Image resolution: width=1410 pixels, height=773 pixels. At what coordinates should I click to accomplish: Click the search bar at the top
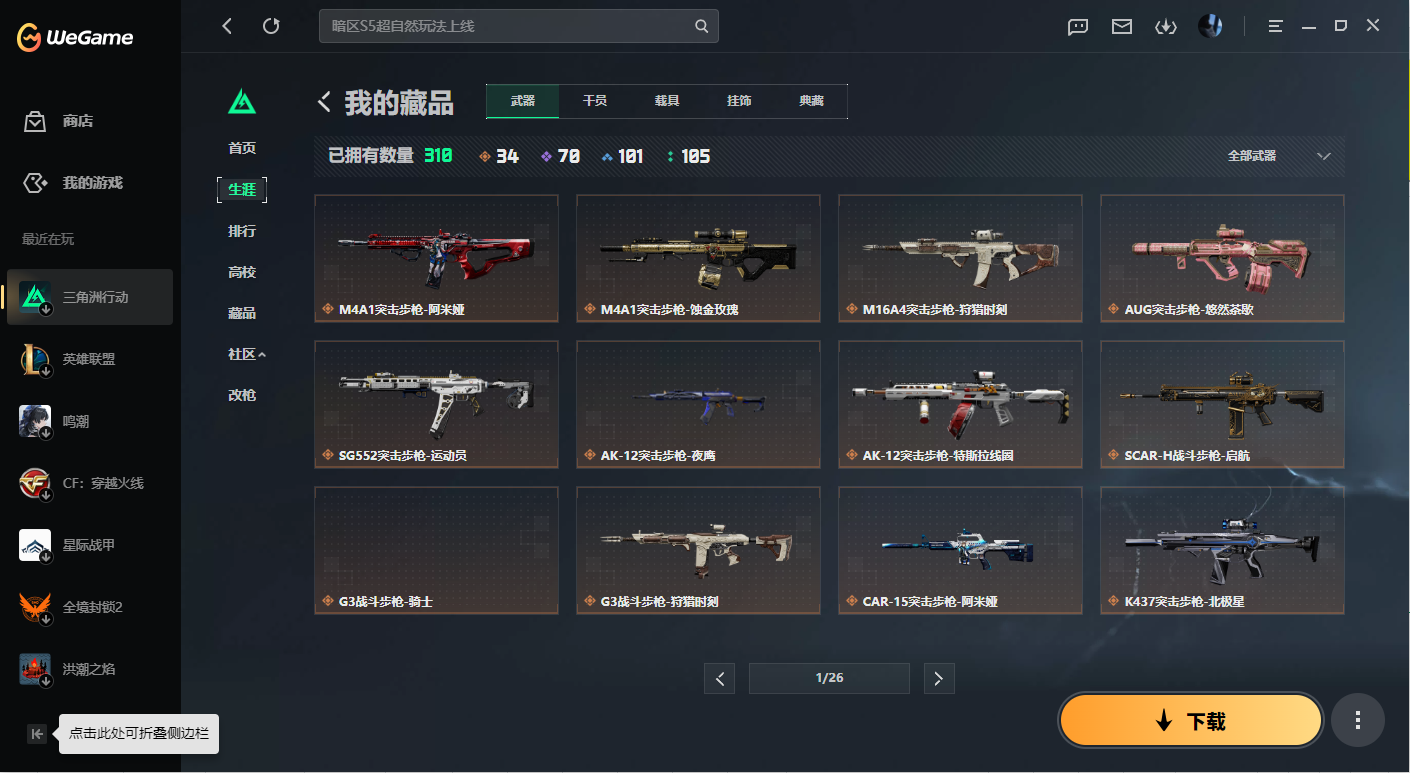coord(519,26)
